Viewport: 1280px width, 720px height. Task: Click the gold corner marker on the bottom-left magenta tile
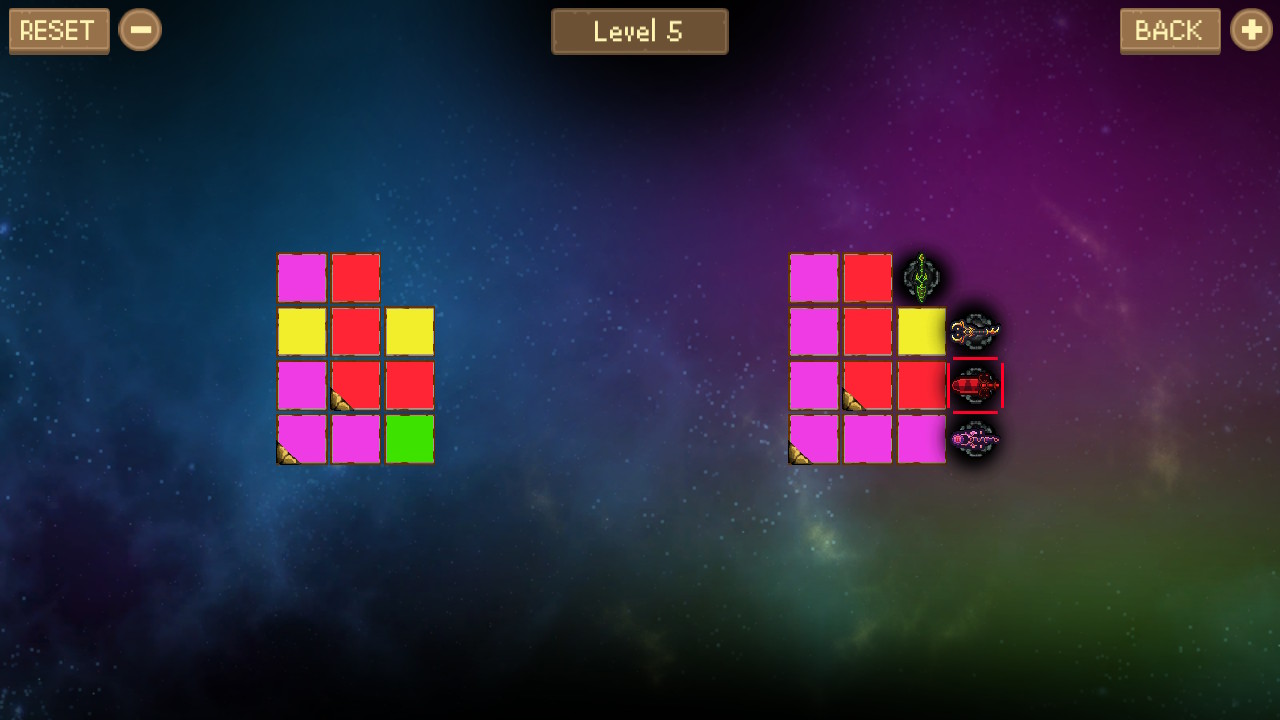tap(284, 455)
